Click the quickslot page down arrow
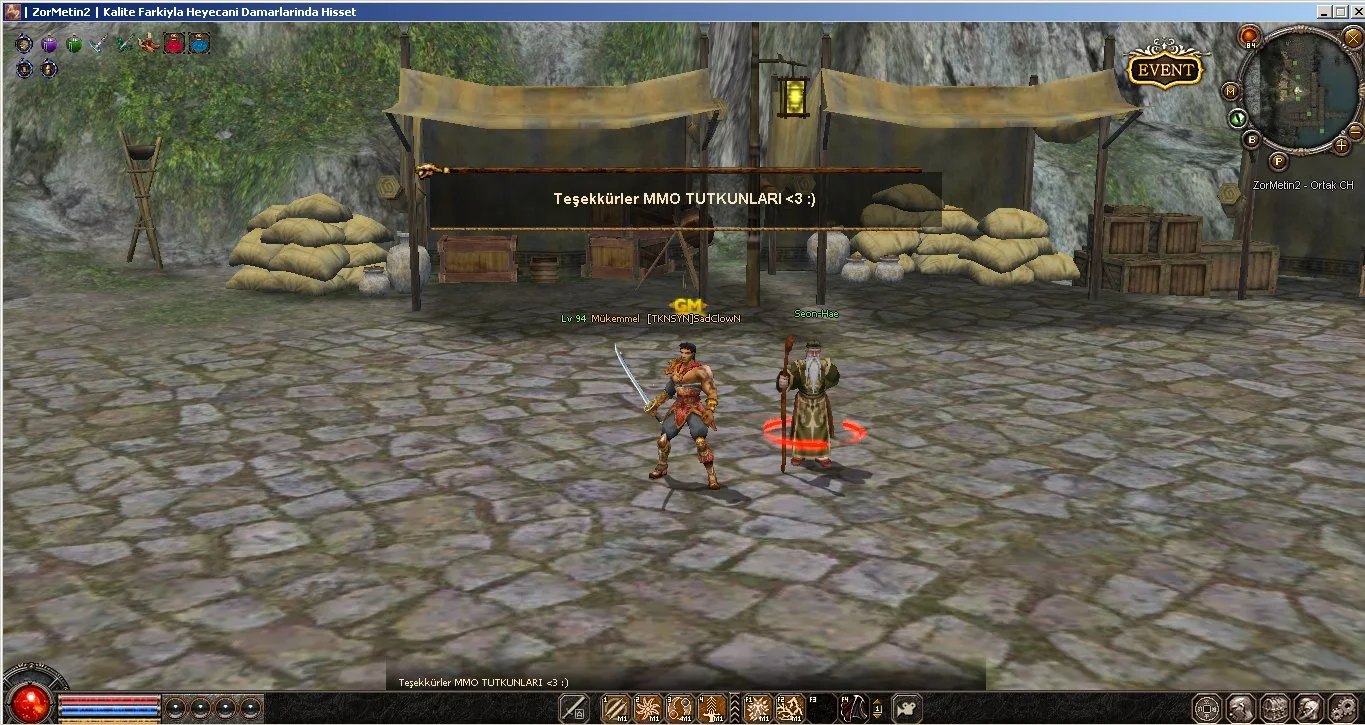This screenshot has height=725, width=1365. pos(878,716)
